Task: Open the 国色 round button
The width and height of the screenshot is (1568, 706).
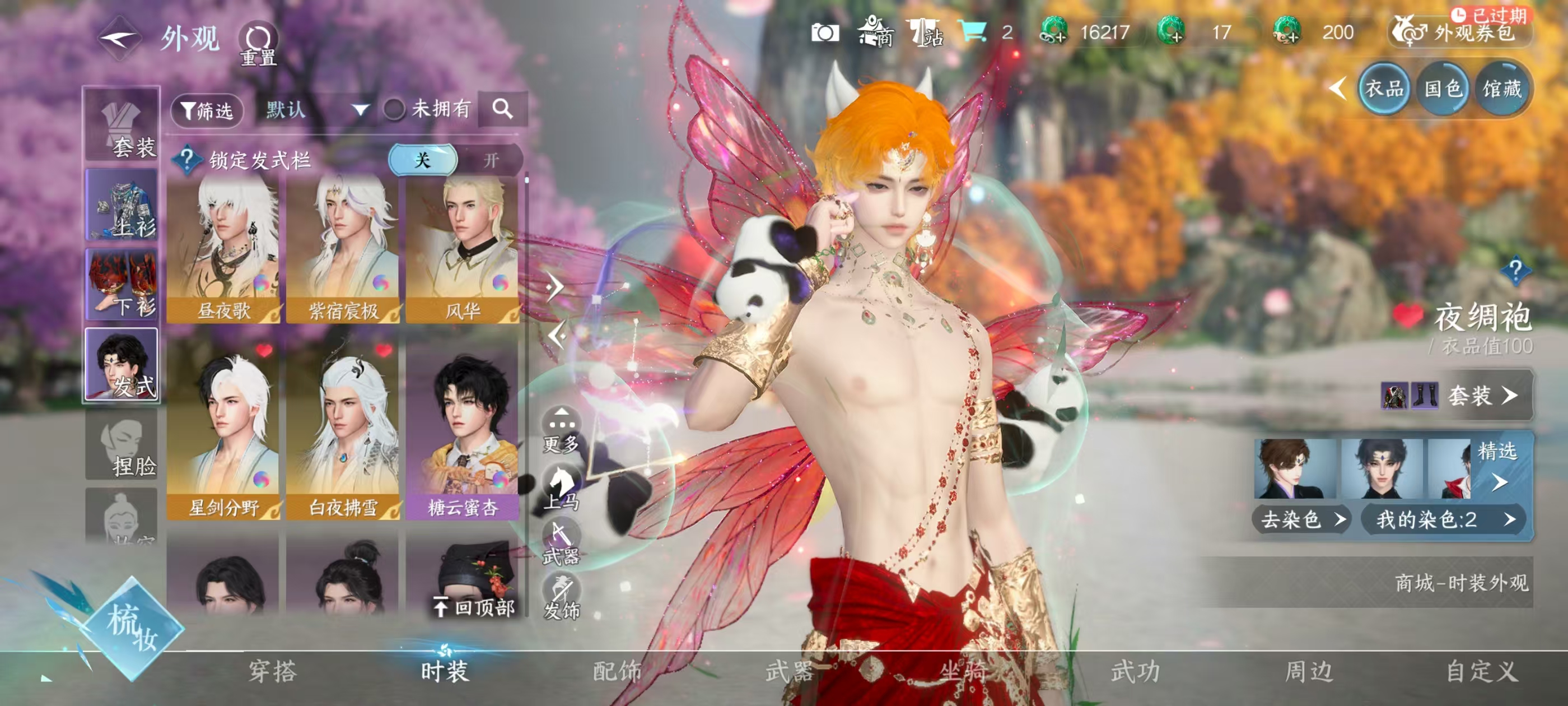Action: click(1443, 90)
